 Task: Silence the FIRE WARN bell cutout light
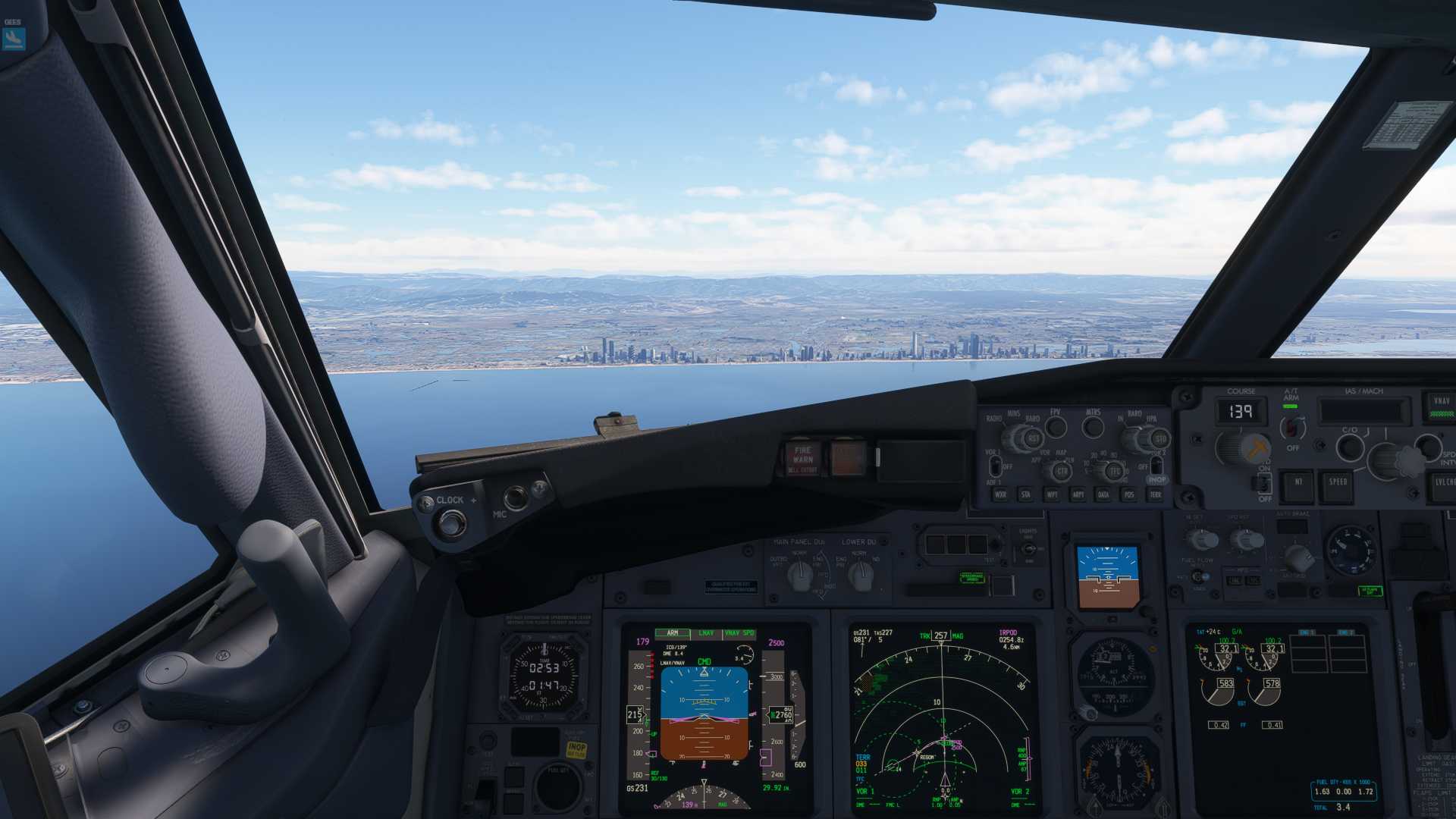pos(802,458)
